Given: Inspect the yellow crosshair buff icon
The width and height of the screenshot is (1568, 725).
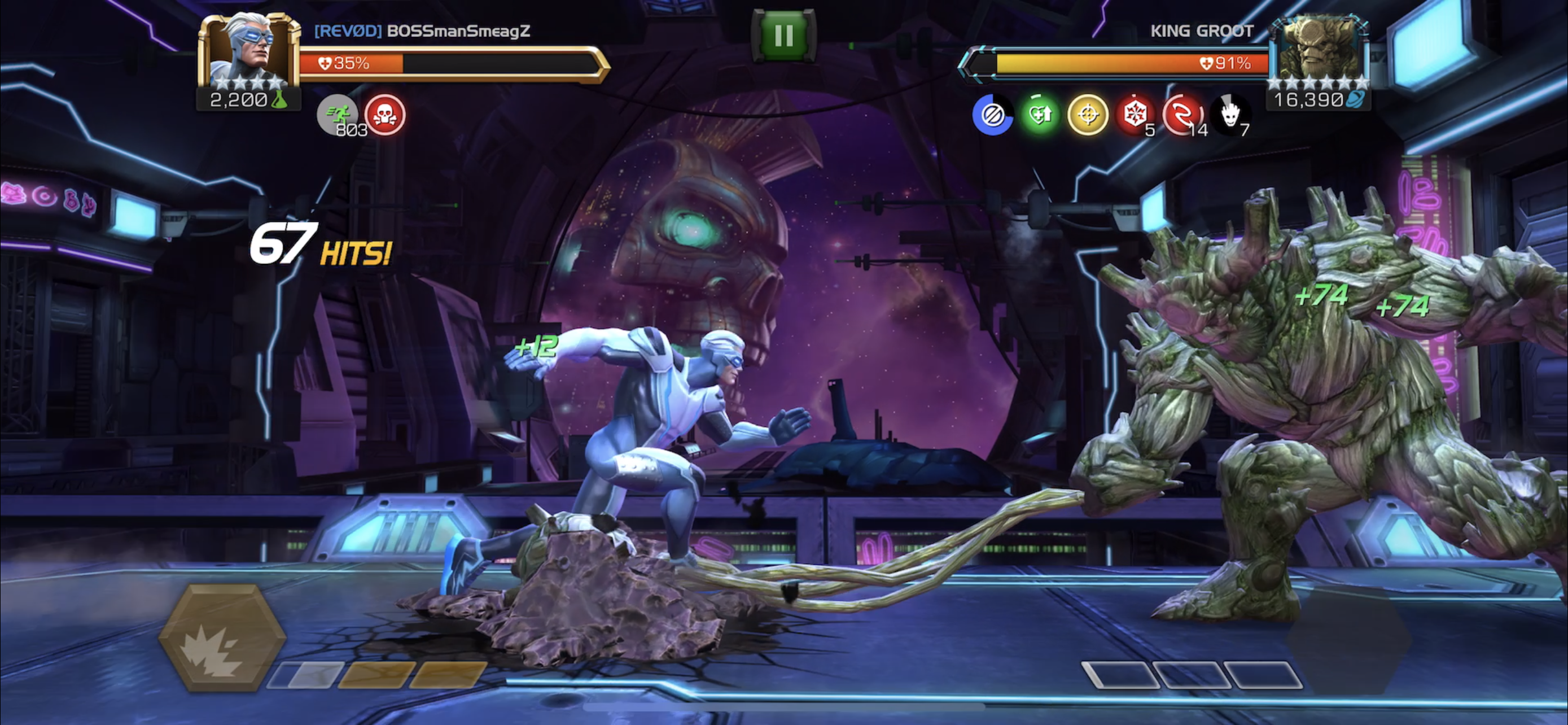Looking at the screenshot, I should coord(1087,115).
